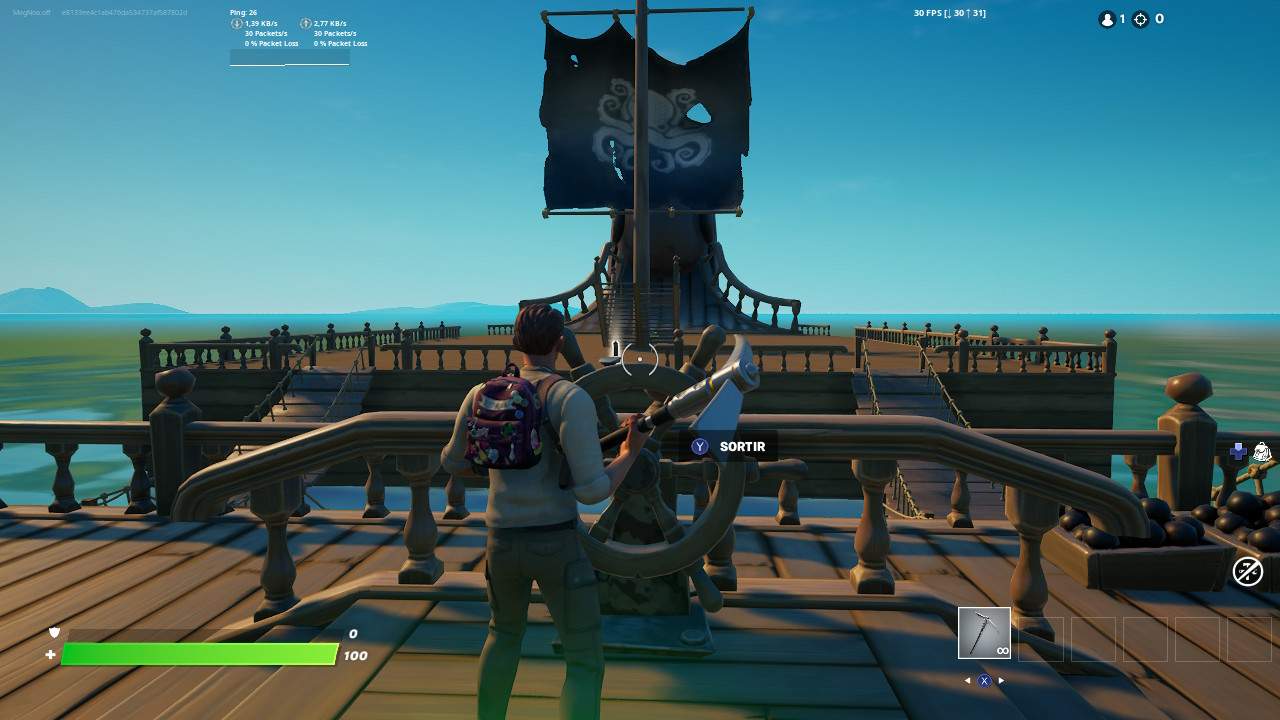Click the pickaxe icon in the hotbar
This screenshot has width=1280, height=720.
tap(982, 632)
